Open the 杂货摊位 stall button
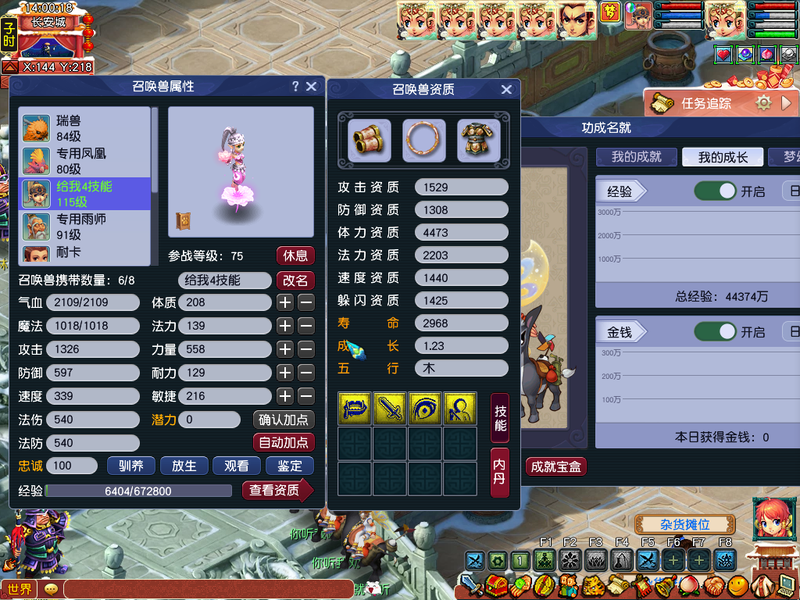The height and width of the screenshot is (600, 800). pos(684,525)
